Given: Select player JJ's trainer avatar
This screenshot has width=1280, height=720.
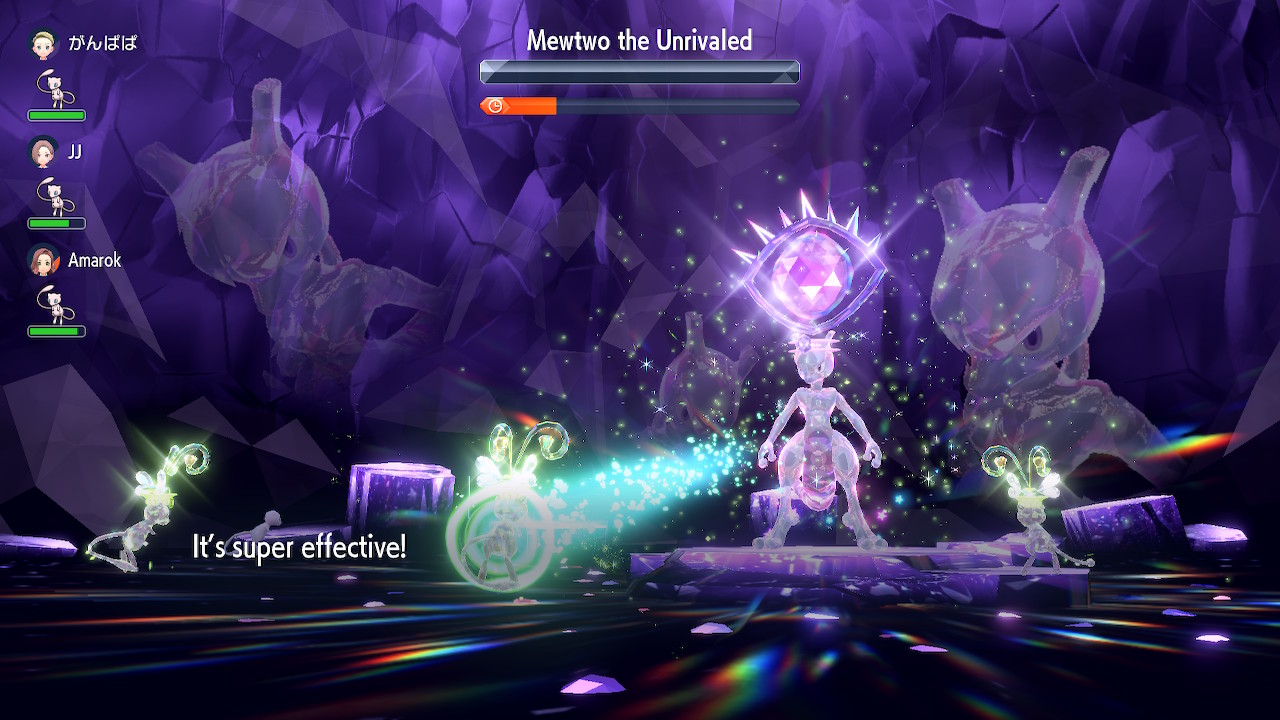Looking at the screenshot, I should tap(42, 151).
